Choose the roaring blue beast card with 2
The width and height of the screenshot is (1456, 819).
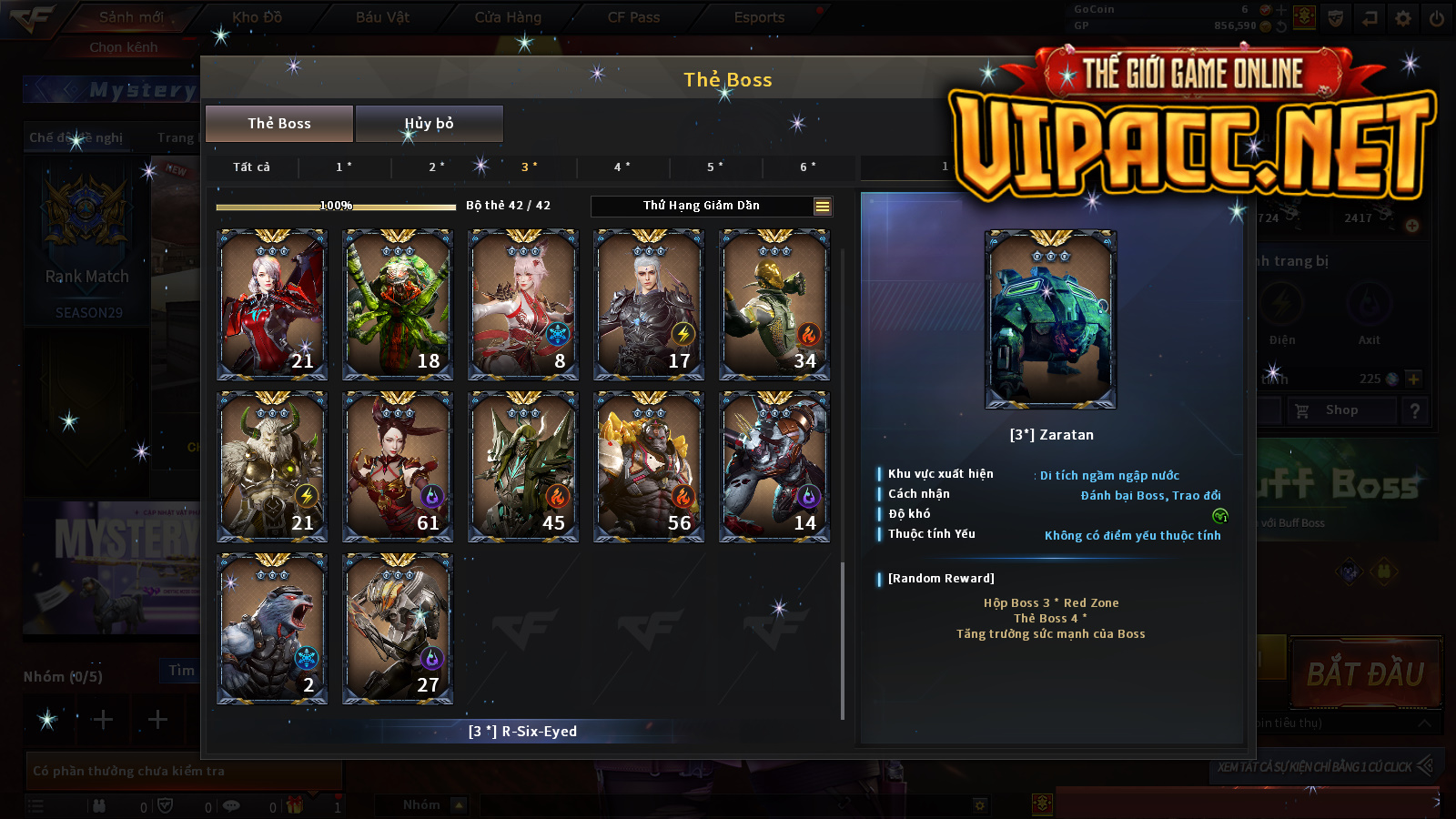(x=272, y=629)
